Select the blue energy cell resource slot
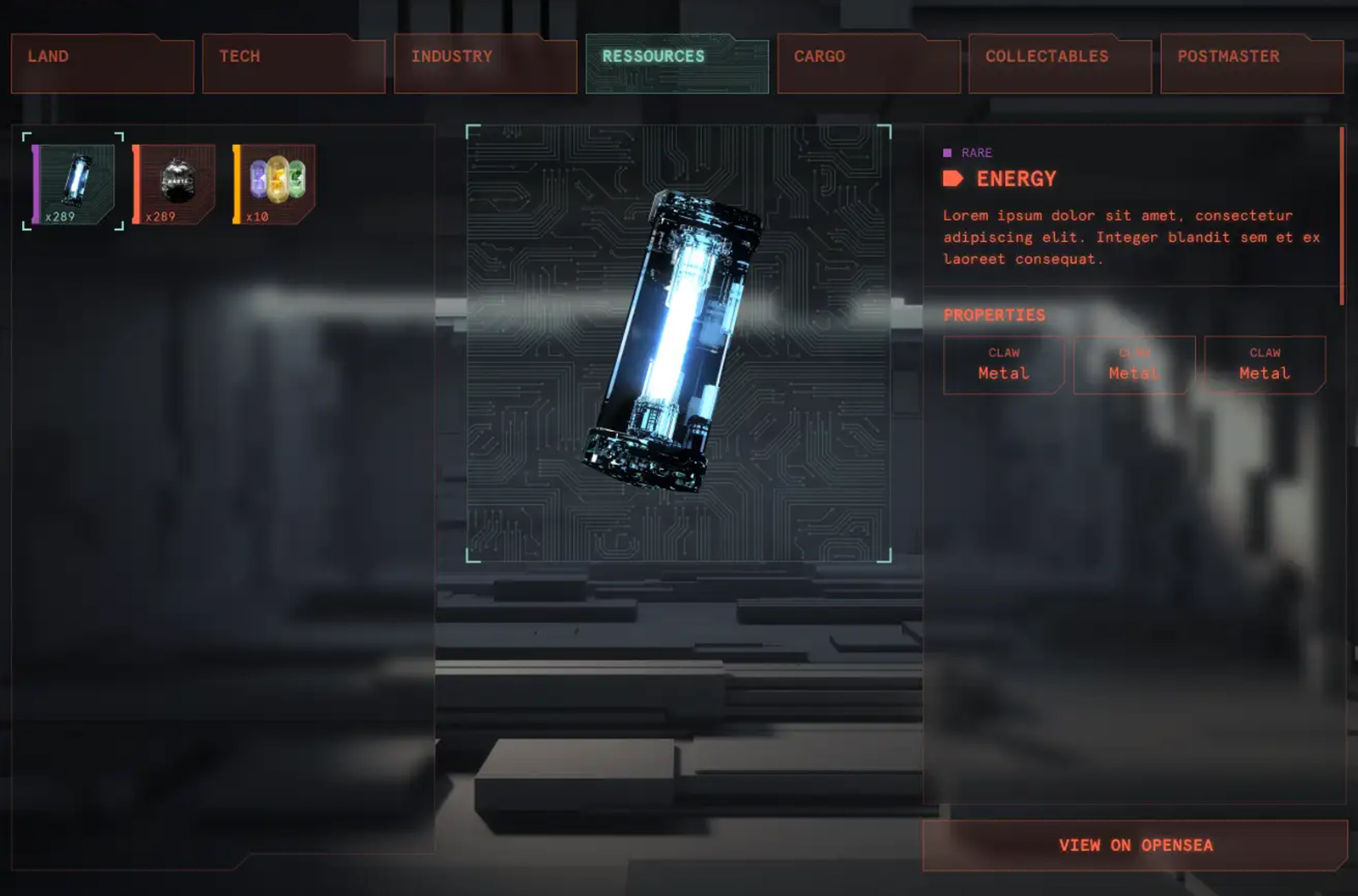The width and height of the screenshot is (1358, 896). pos(74,182)
